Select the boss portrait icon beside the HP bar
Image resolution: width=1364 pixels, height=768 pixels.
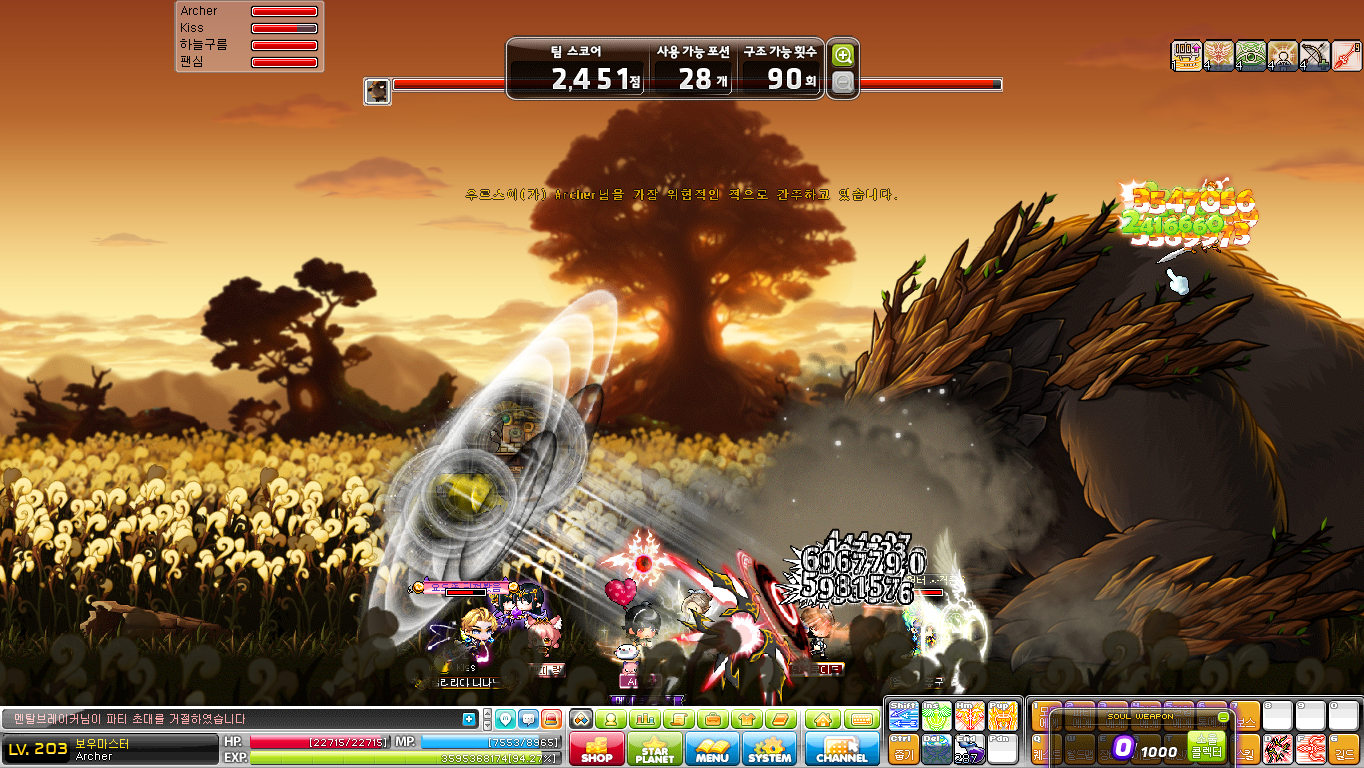[x=377, y=92]
